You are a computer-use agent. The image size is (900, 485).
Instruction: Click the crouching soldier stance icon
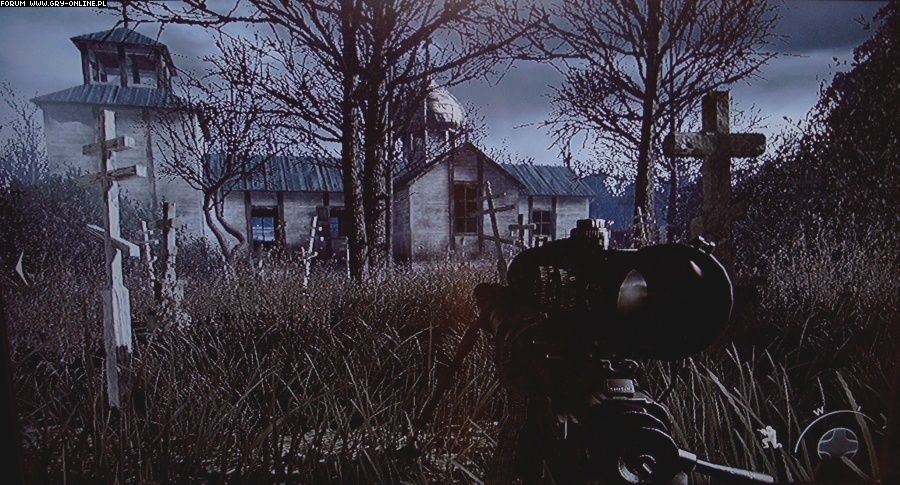pos(768,436)
